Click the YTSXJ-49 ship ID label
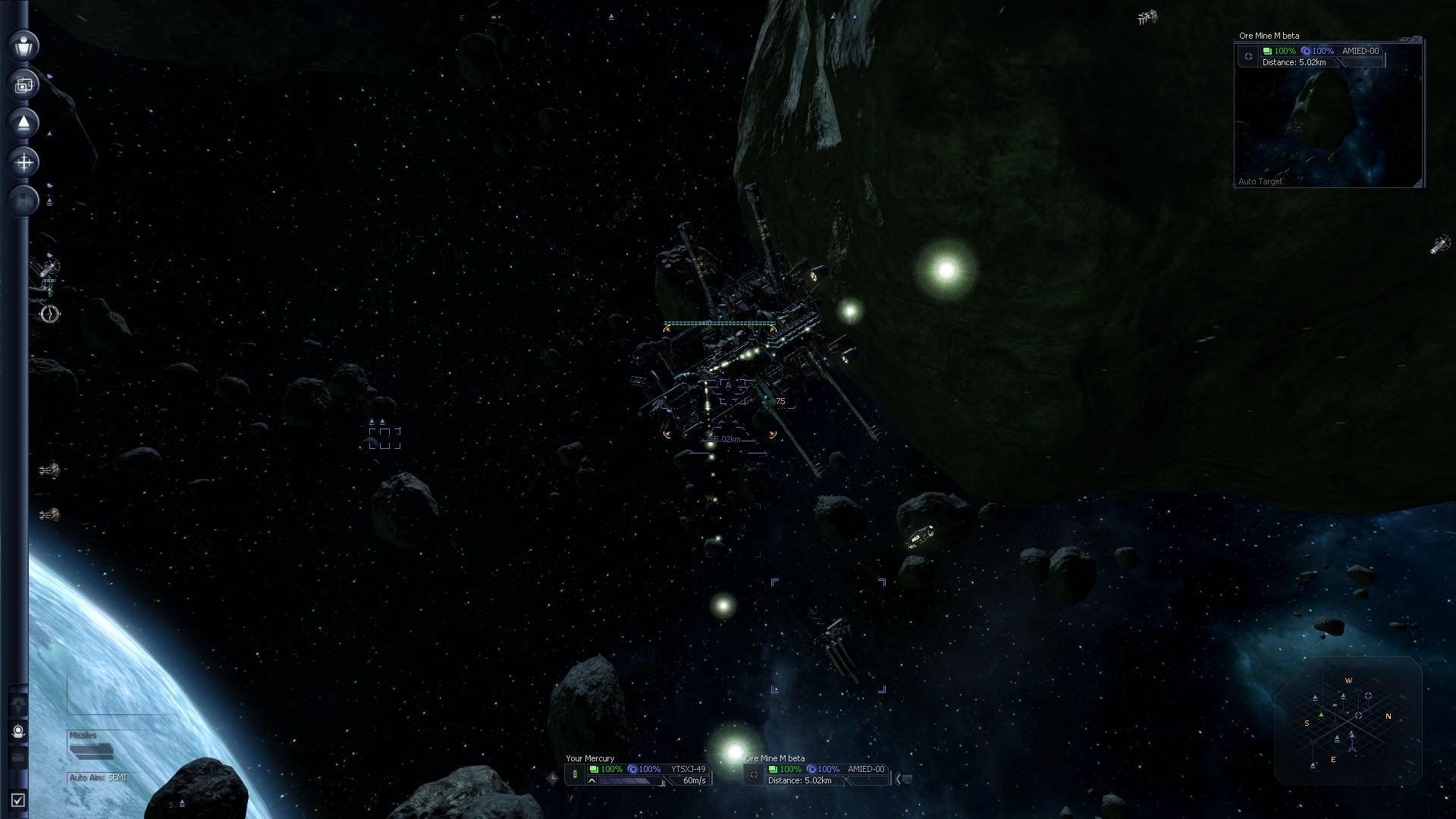 click(x=689, y=769)
